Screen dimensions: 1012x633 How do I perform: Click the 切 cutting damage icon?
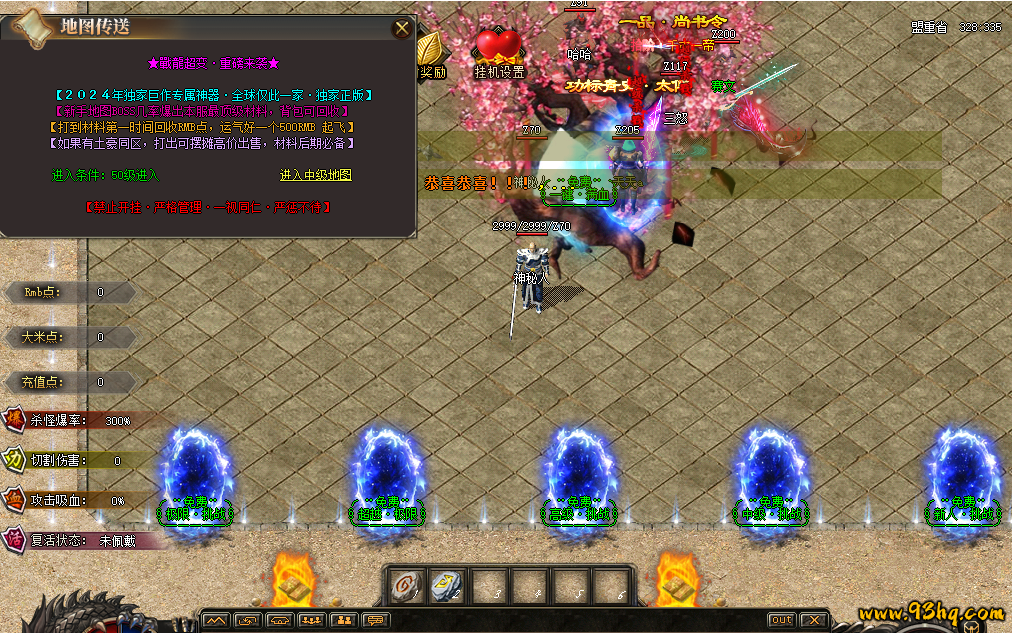point(15,460)
